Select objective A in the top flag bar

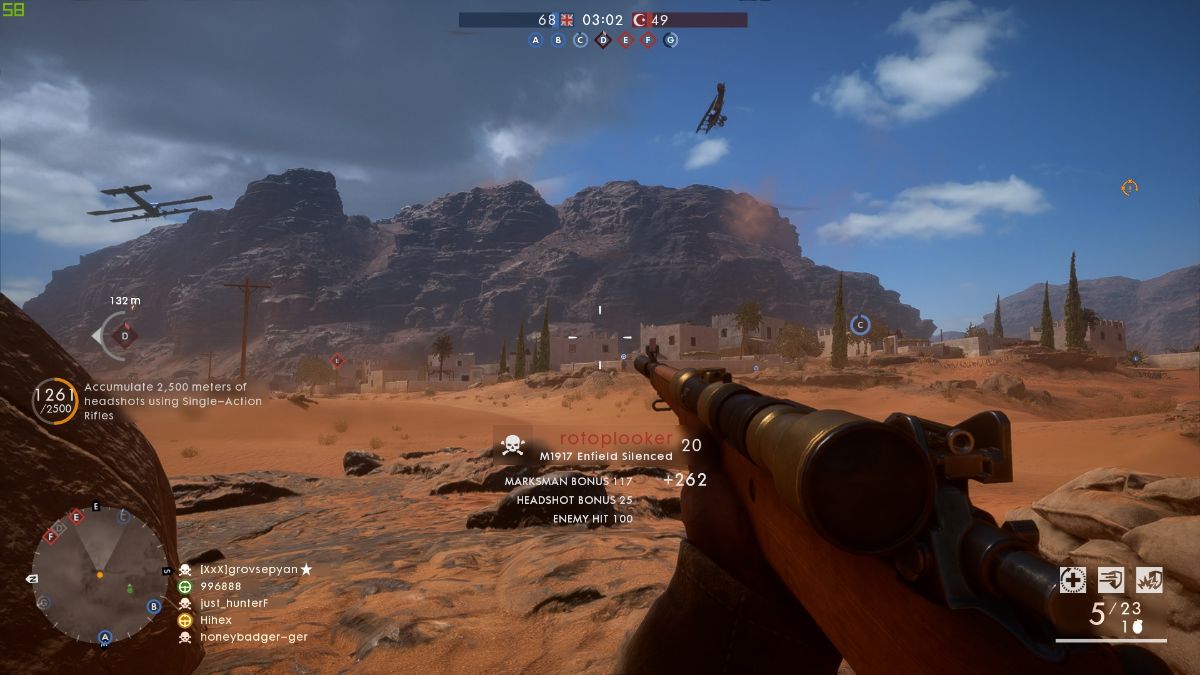tap(535, 40)
